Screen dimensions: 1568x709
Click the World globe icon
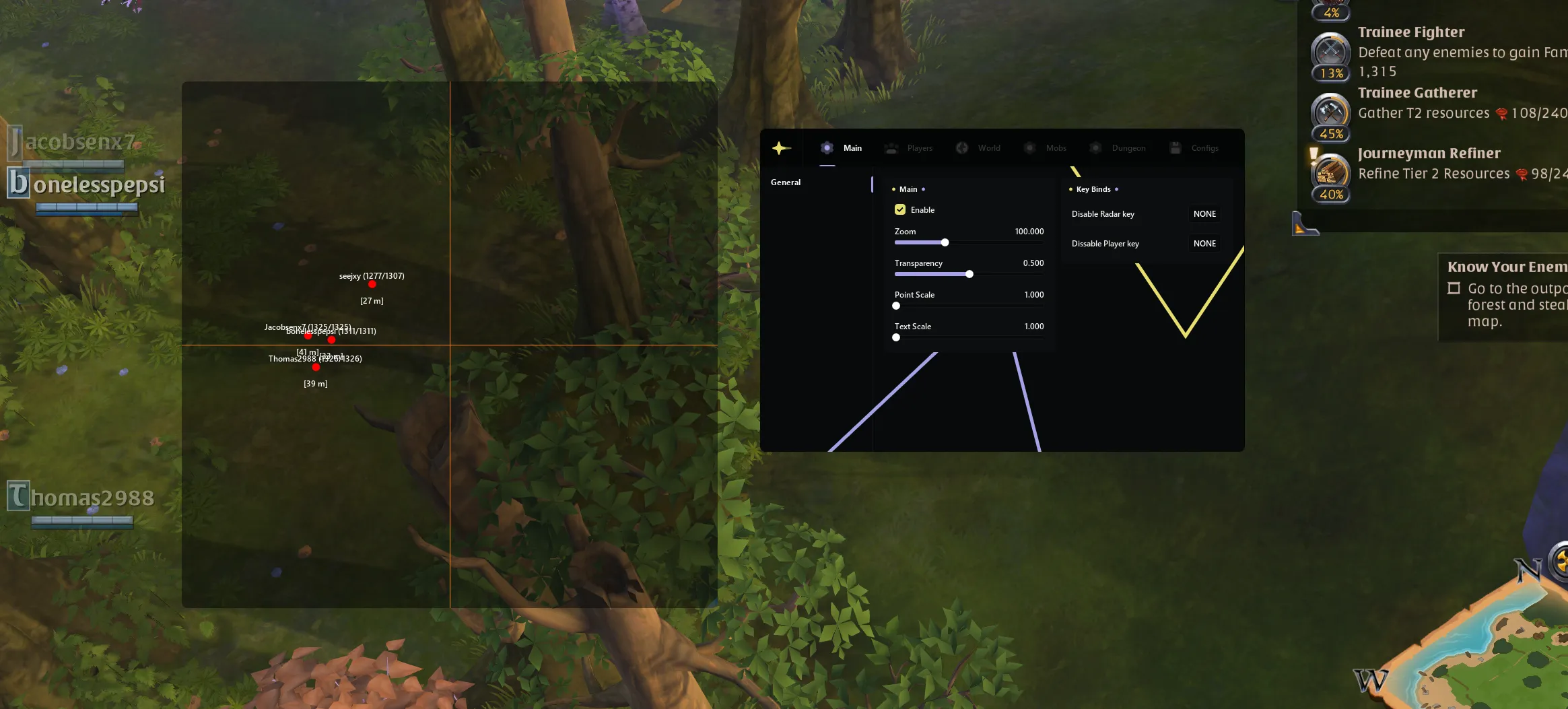click(961, 148)
